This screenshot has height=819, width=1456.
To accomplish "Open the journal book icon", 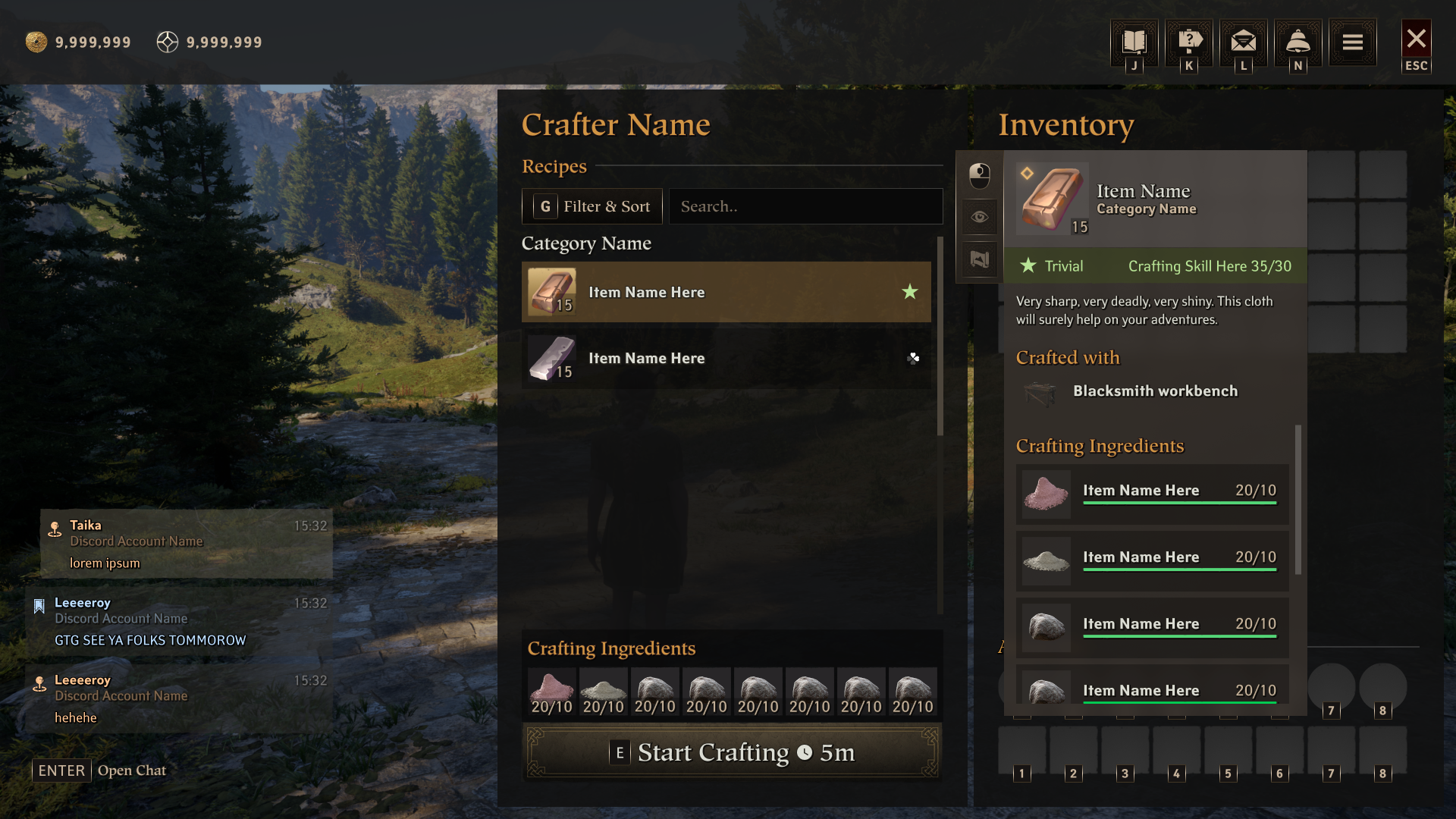I will 1134,42.
